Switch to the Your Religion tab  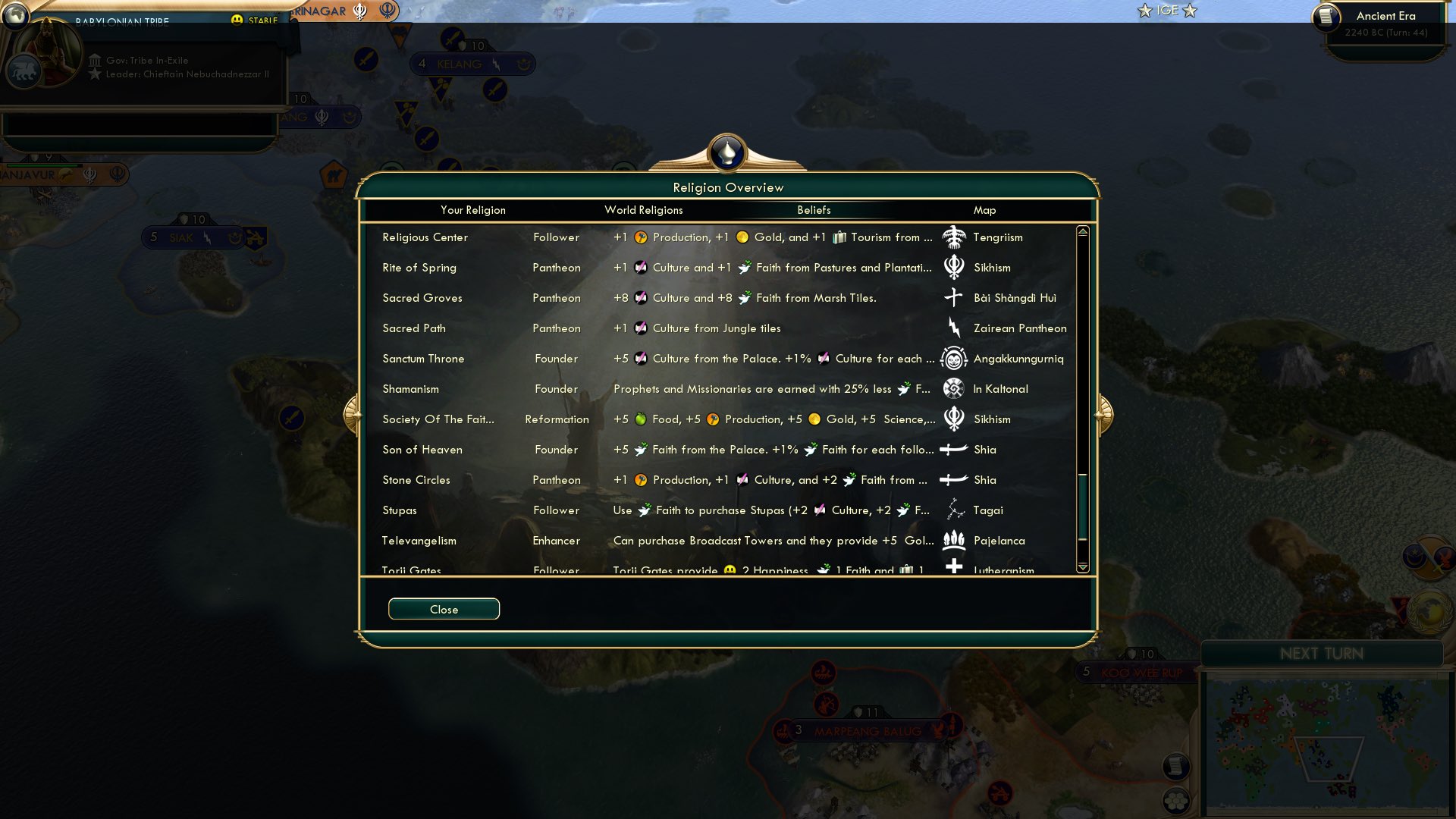(474, 210)
